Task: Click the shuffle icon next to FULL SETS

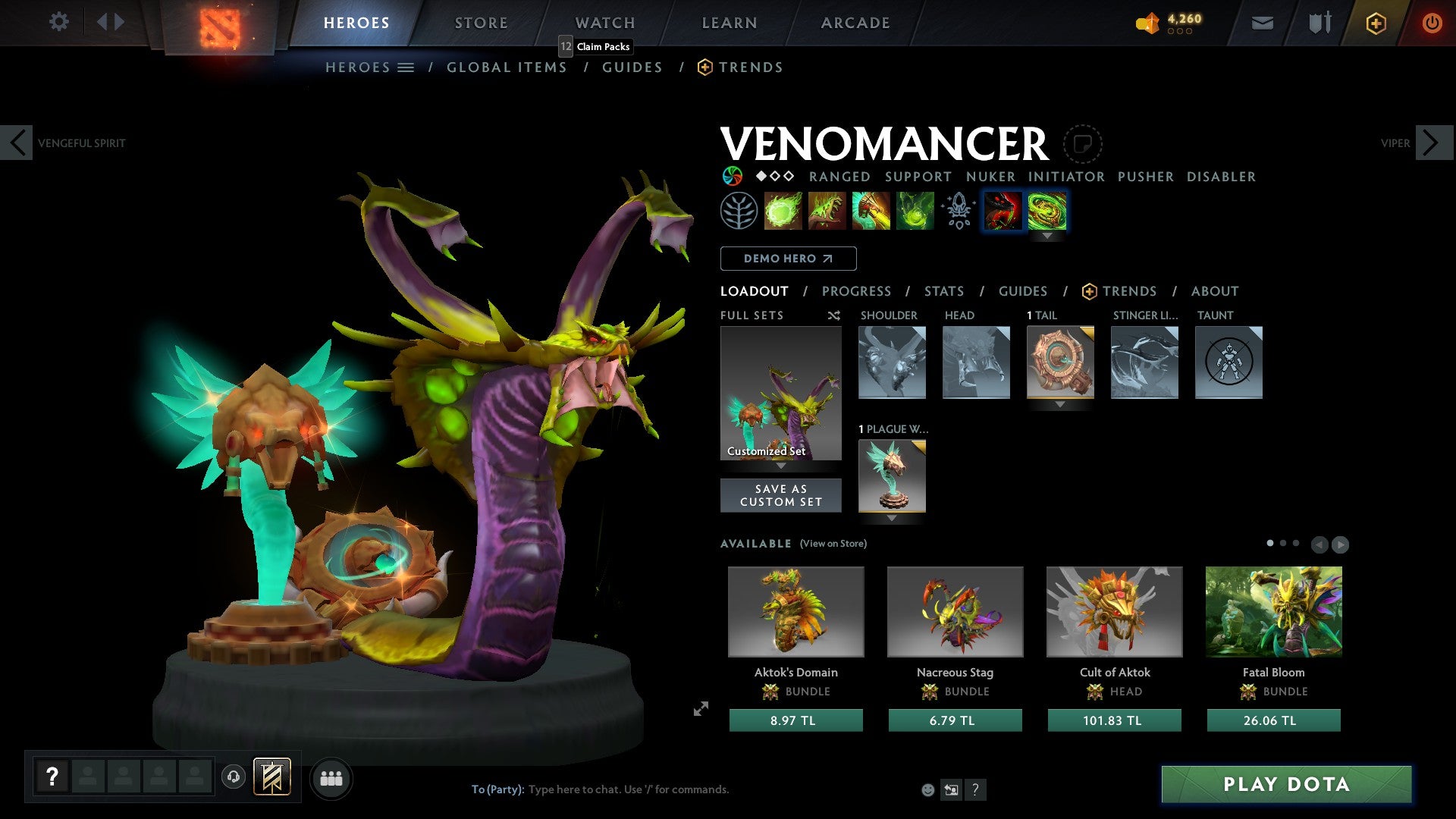Action: point(833,315)
